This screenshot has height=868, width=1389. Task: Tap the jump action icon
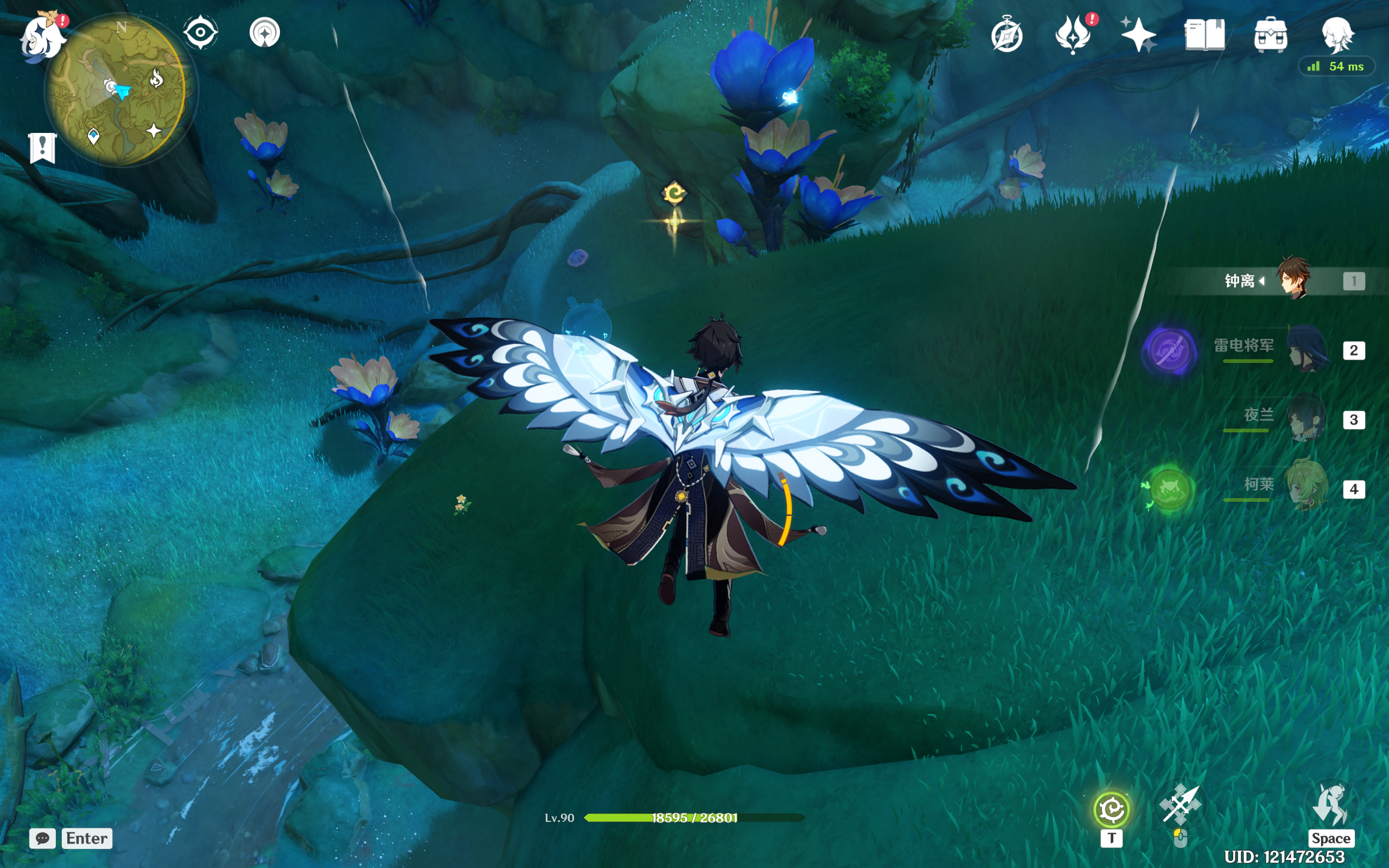pos(1330,806)
